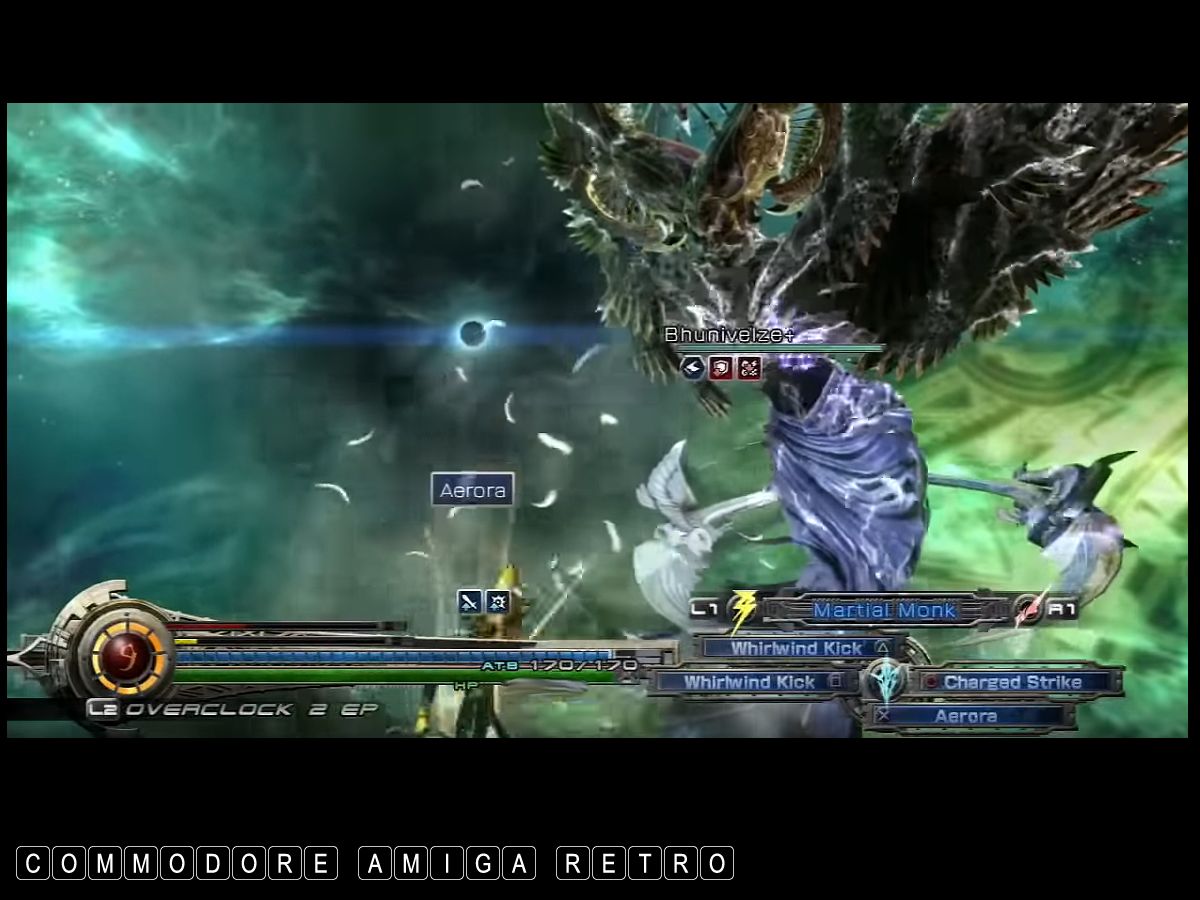The width and height of the screenshot is (1200, 900).
Task: Inspect the enemy's red shield status icon
Action: (720, 368)
